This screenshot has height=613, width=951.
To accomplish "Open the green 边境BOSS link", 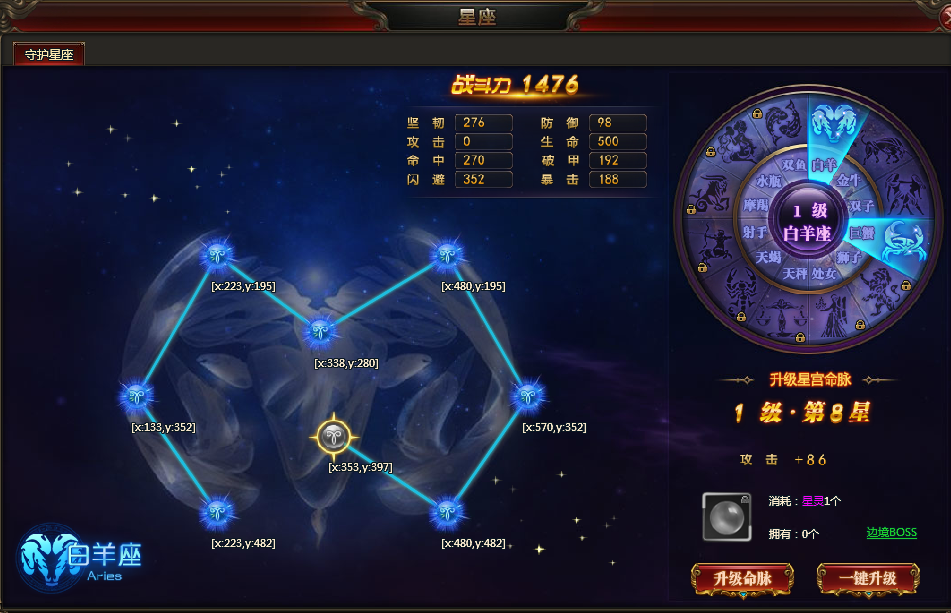I will (x=891, y=533).
